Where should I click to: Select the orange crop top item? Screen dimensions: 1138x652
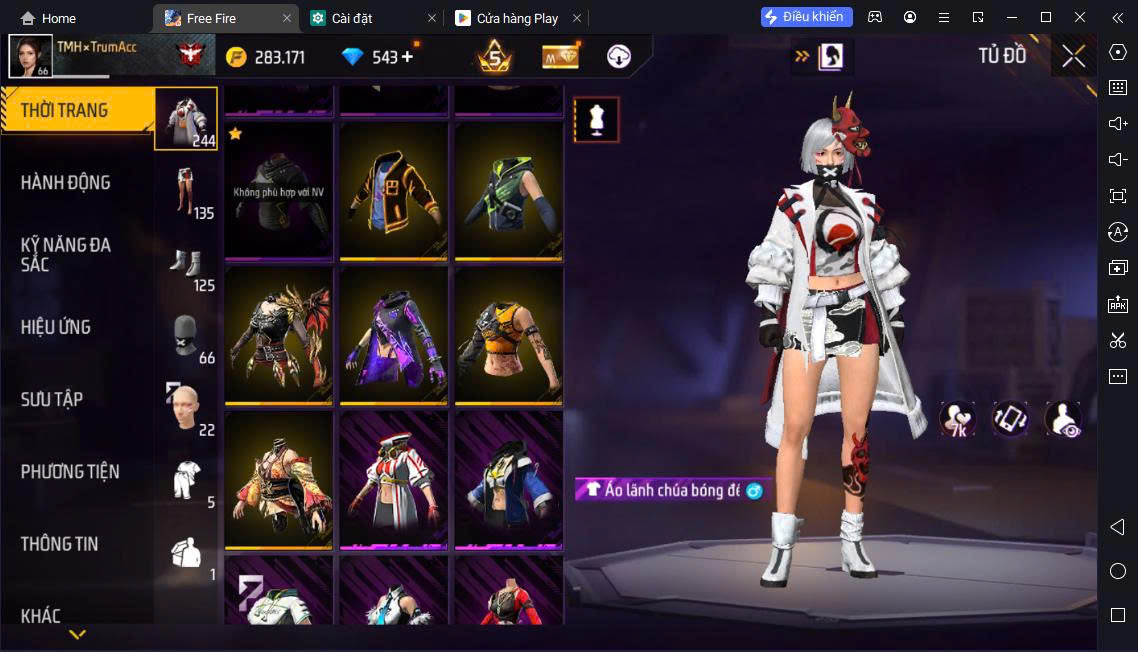pyautogui.click(x=508, y=336)
